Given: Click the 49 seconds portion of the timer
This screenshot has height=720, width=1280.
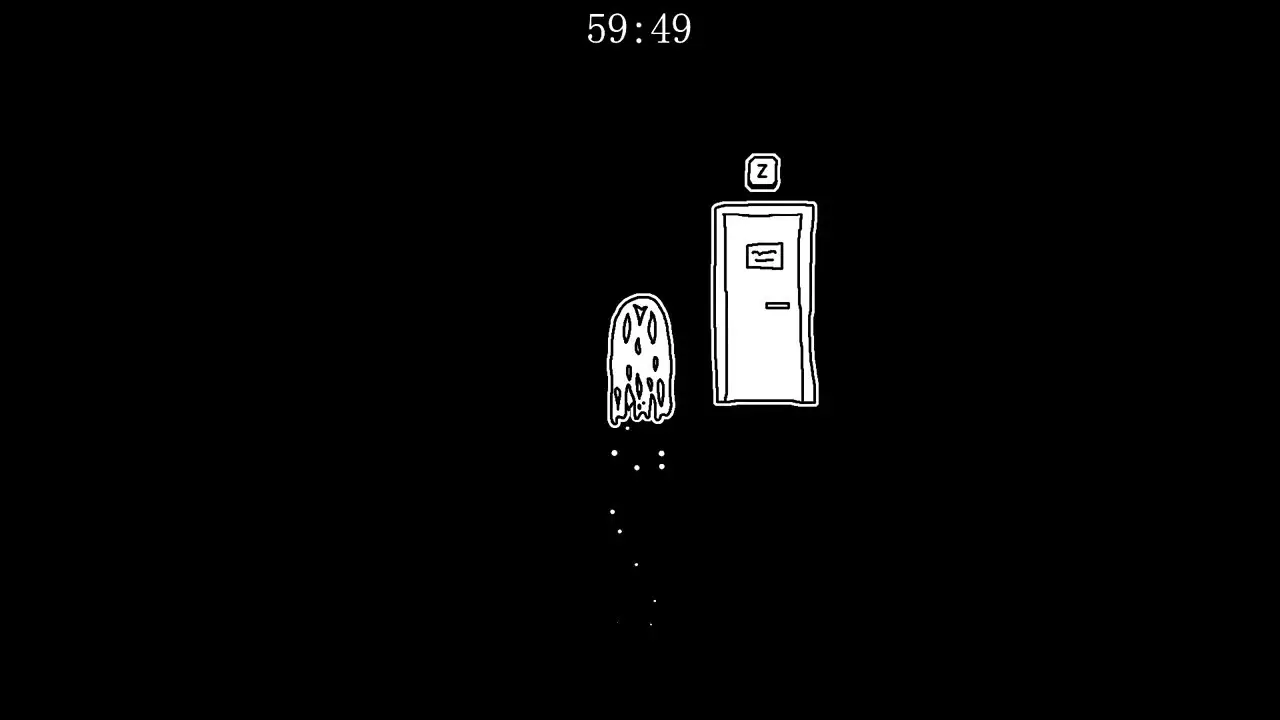Looking at the screenshot, I should point(670,29).
